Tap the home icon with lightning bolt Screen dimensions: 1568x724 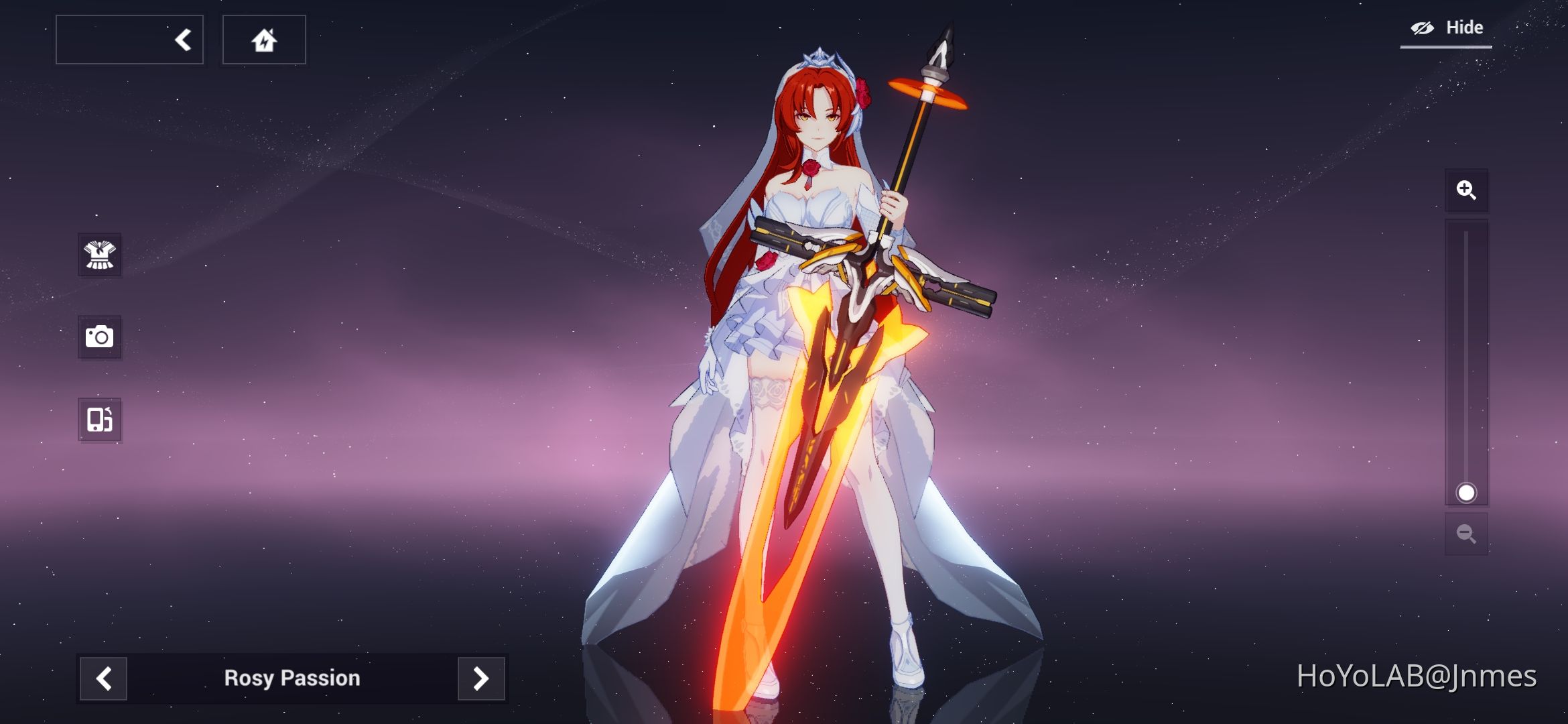click(x=264, y=39)
